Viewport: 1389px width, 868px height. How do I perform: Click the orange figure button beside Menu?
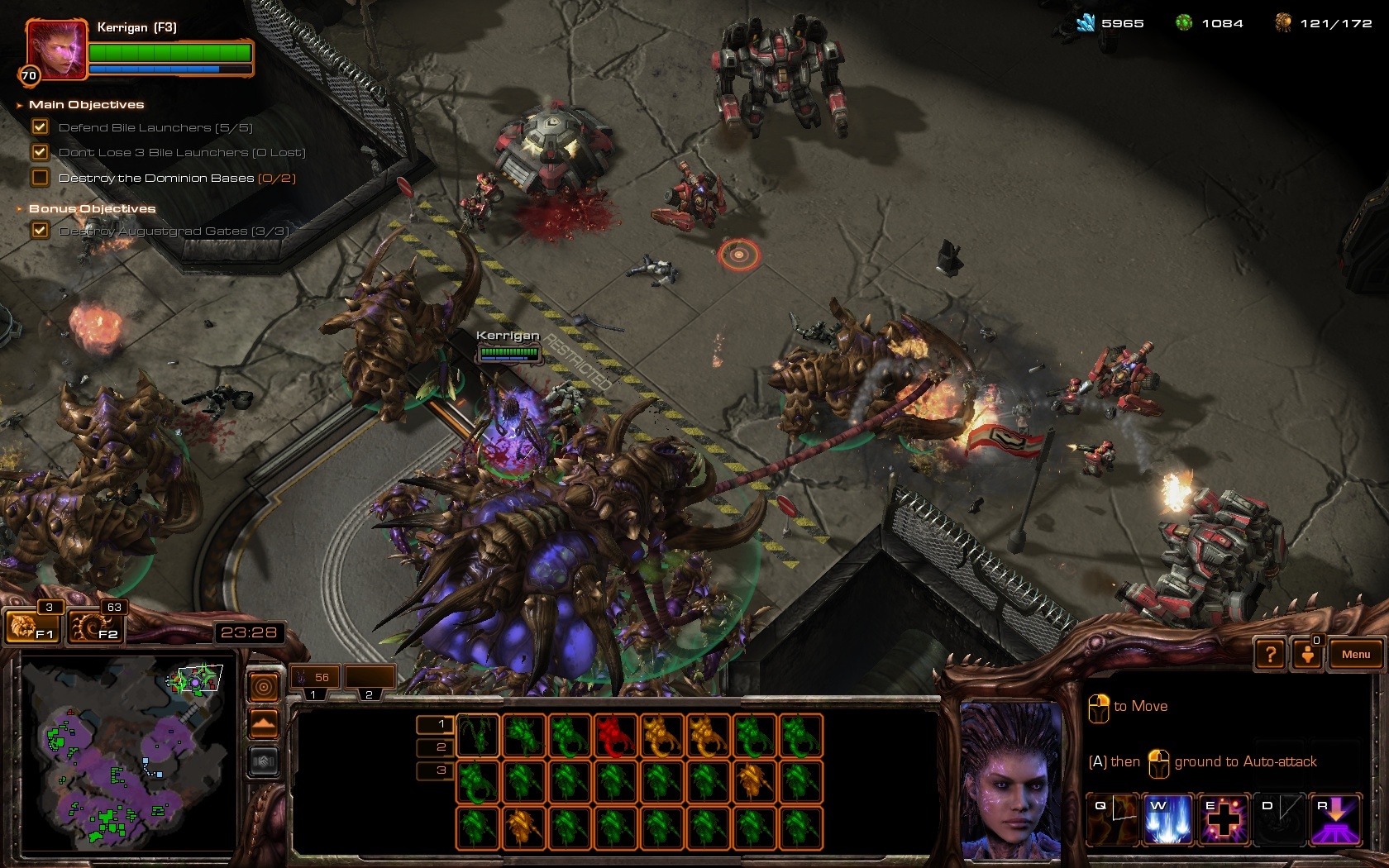[1308, 655]
